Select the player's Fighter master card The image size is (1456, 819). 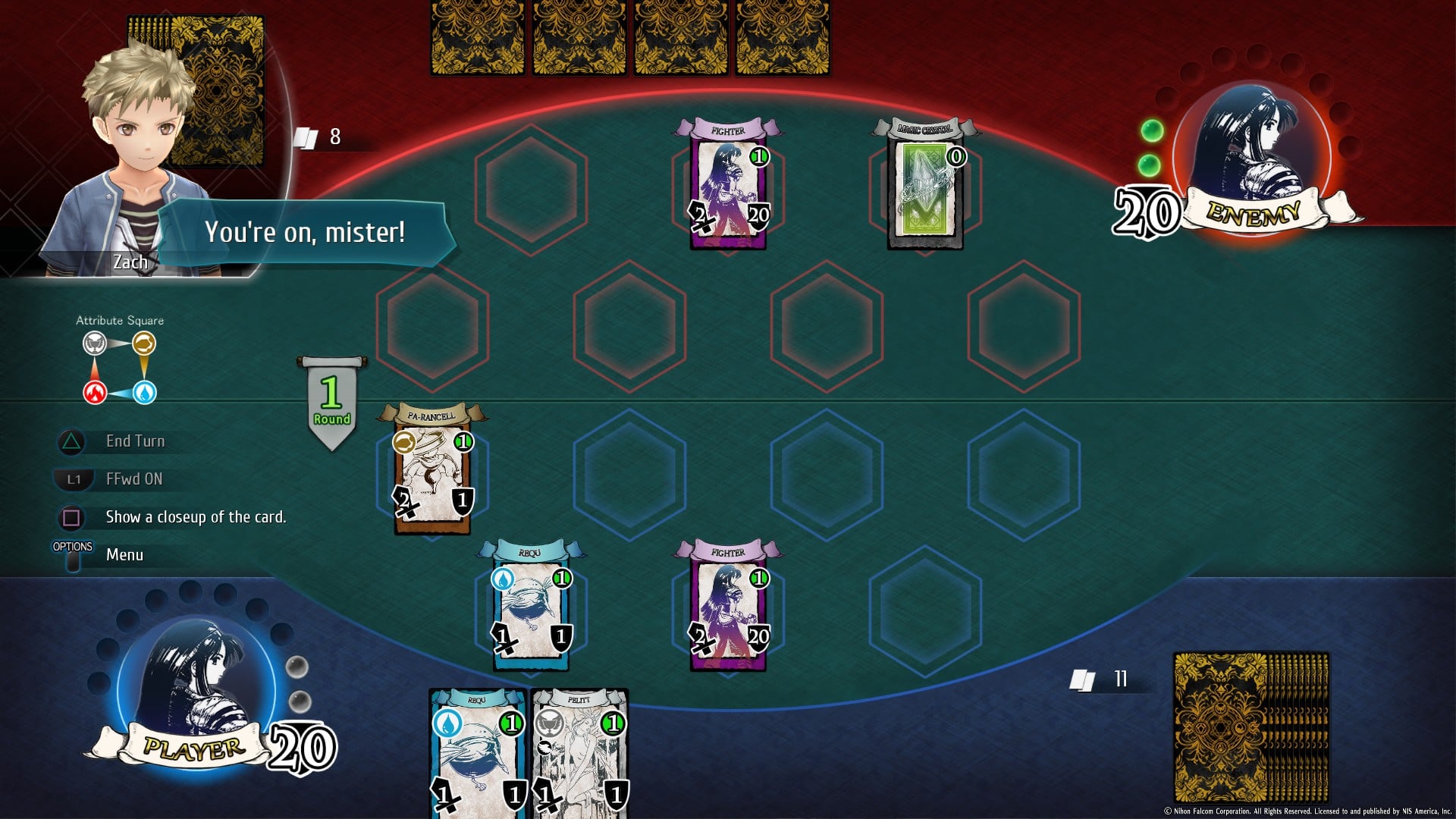(728, 607)
